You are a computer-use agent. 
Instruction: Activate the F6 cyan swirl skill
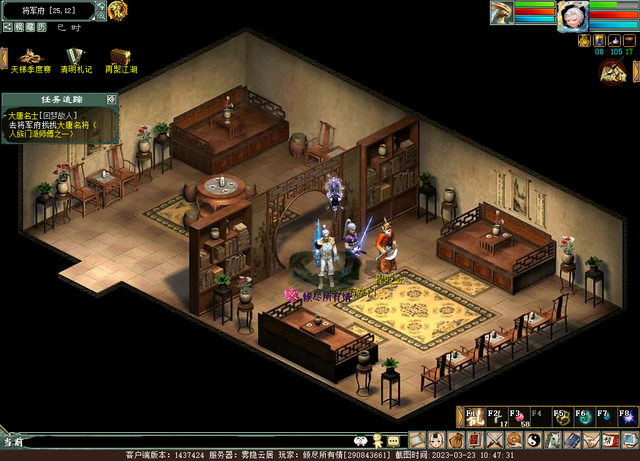click(584, 416)
